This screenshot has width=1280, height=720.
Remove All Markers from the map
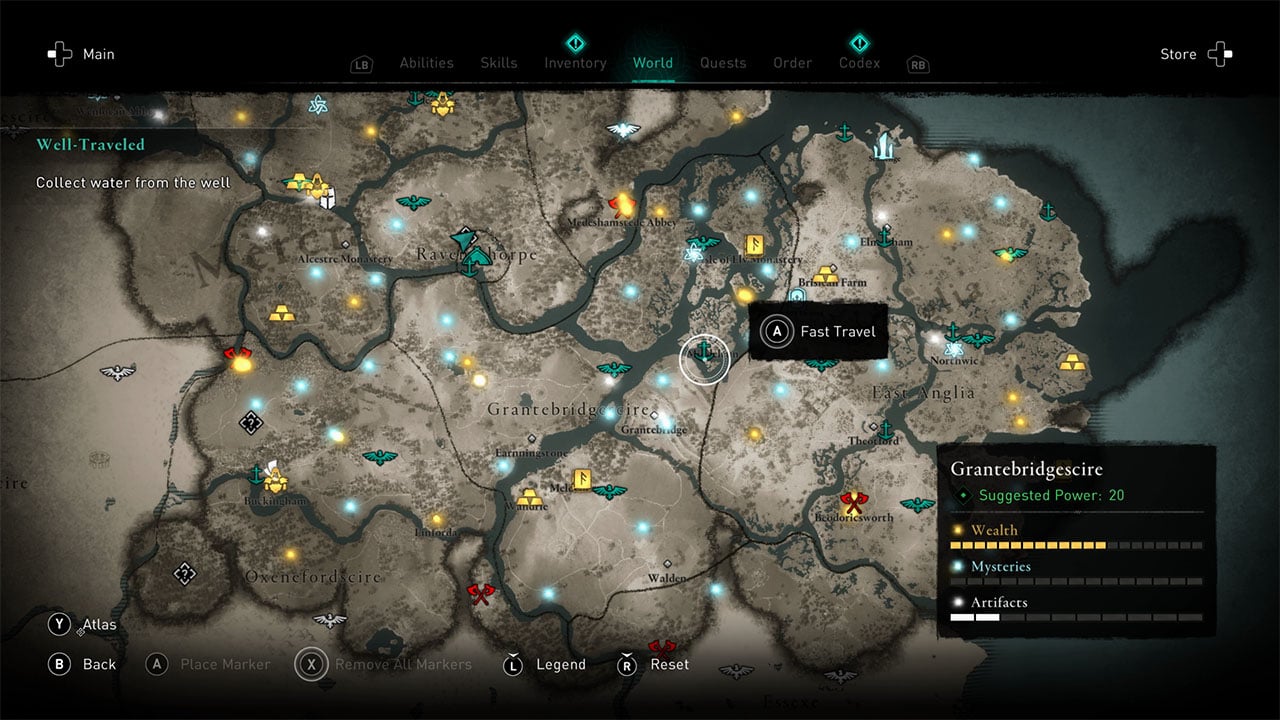click(x=385, y=664)
